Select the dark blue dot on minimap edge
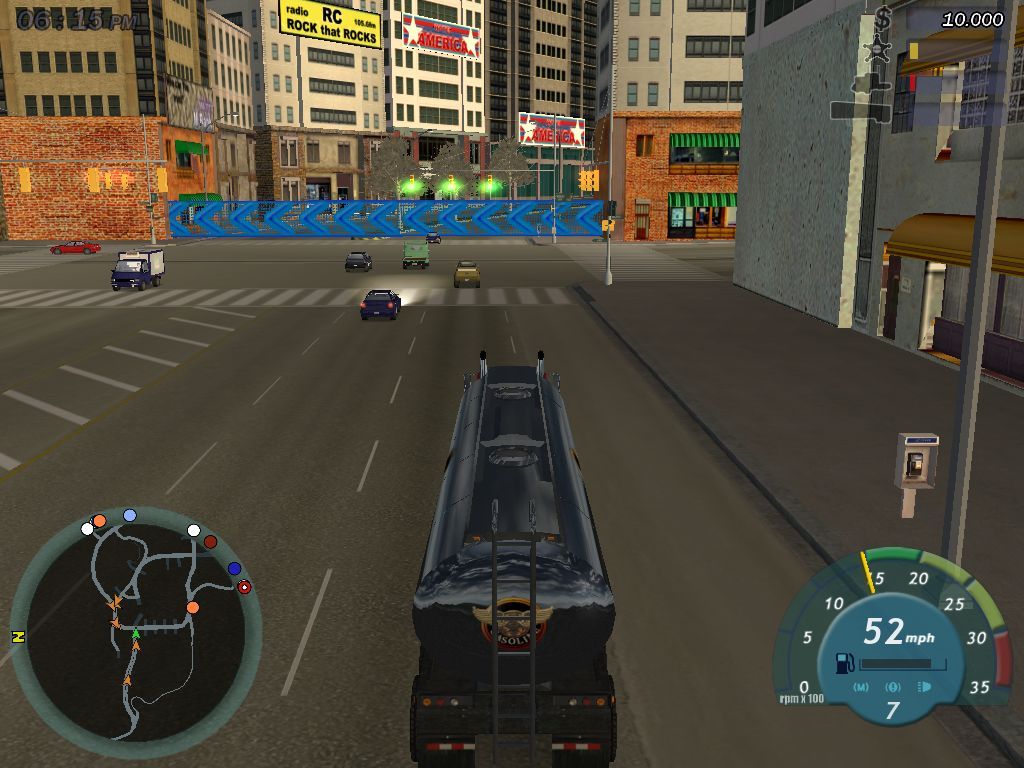 234,568
